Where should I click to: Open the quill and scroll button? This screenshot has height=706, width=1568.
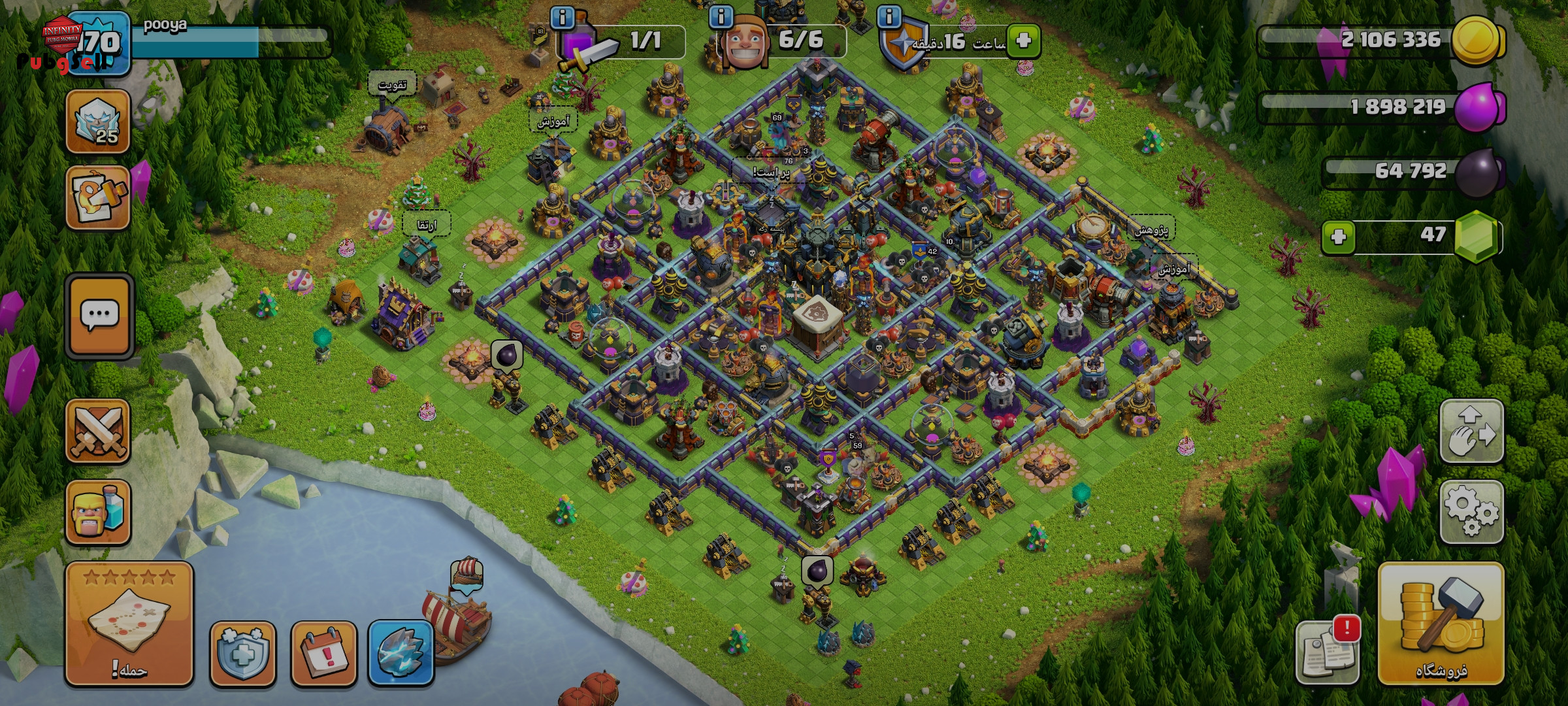coord(98,197)
